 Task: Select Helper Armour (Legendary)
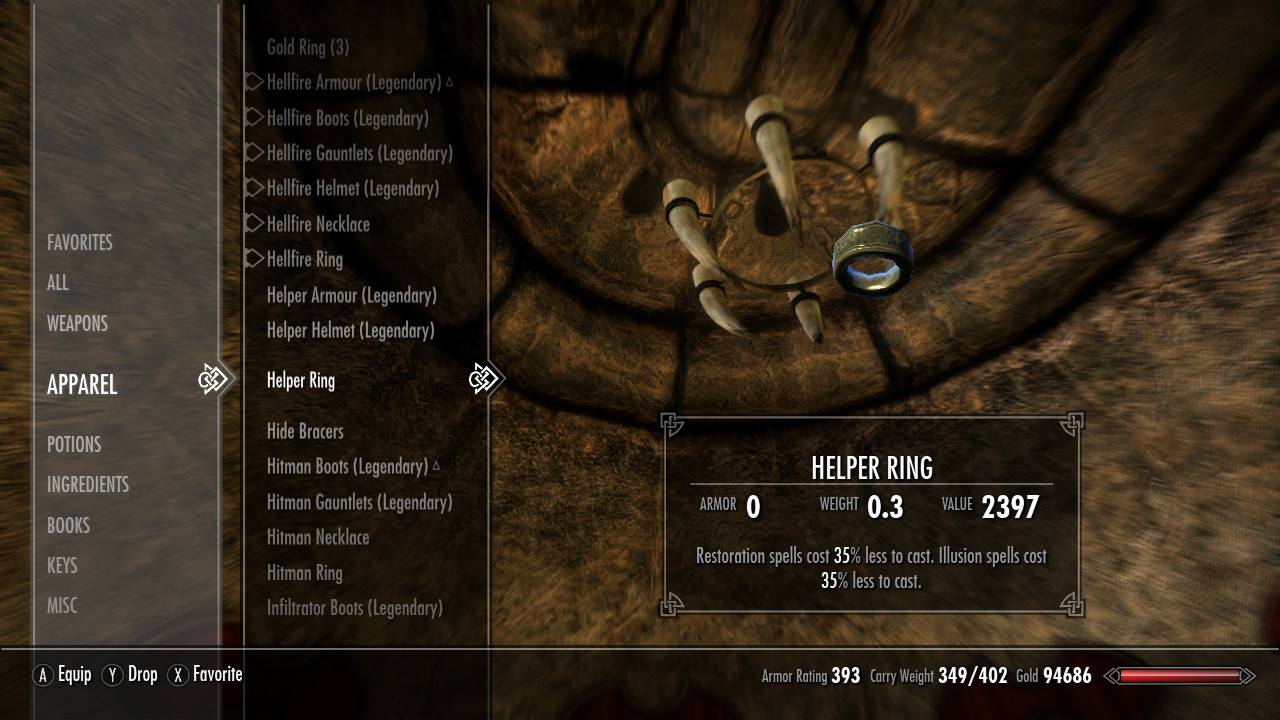(x=351, y=295)
